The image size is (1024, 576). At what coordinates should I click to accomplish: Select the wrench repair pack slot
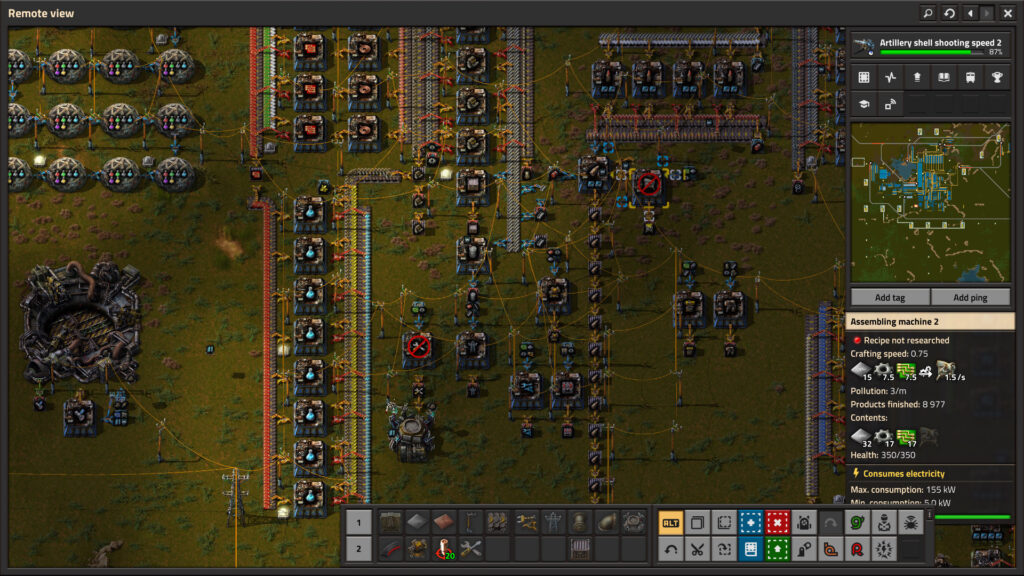(471, 548)
